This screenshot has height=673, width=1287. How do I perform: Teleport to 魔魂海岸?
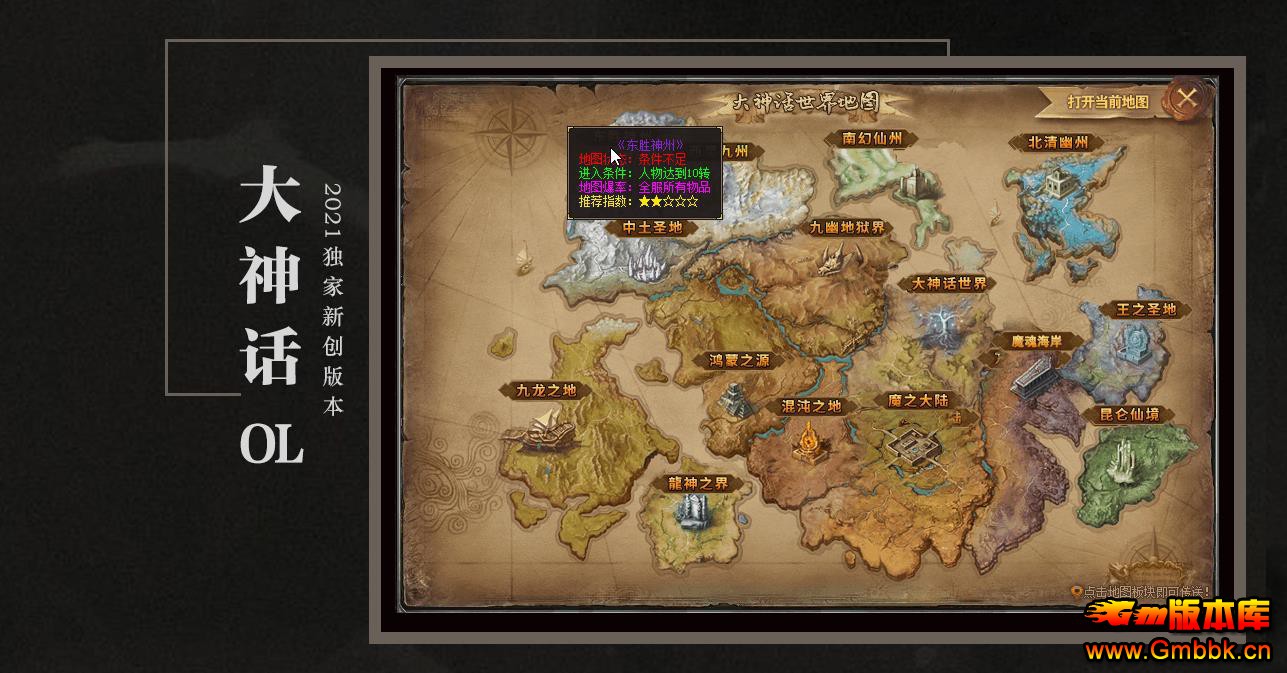(1035, 341)
